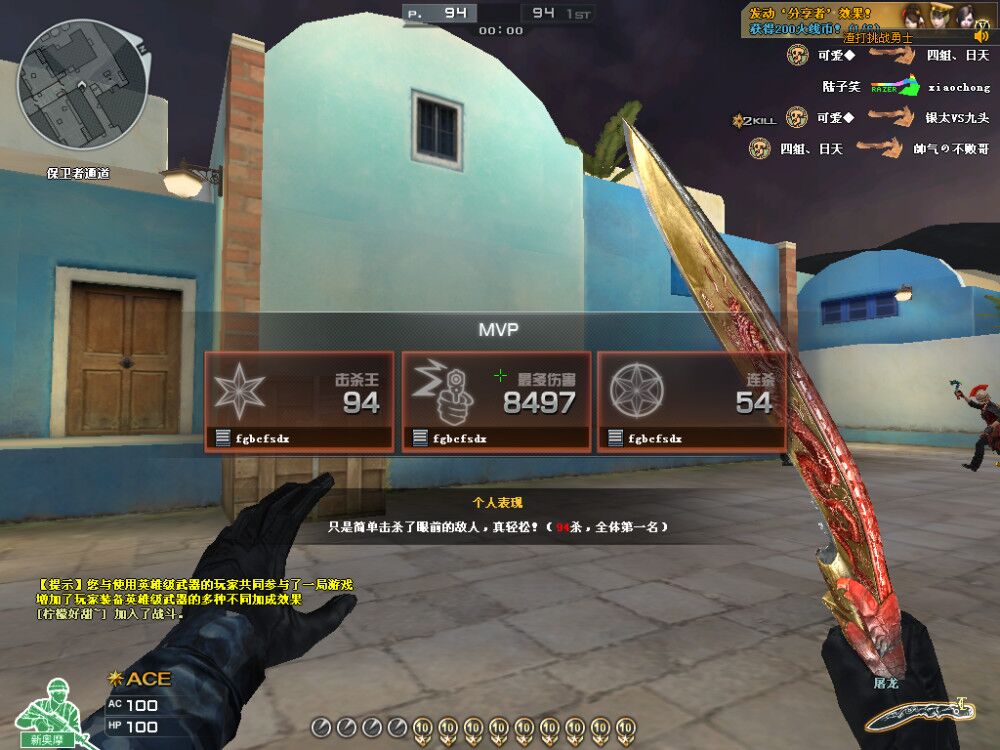Image resolution: width=1000 pixels, height=750 pixels.
Task: Click the 帅气の不败哥 kill-feed row
Action: tap(872, 149)
